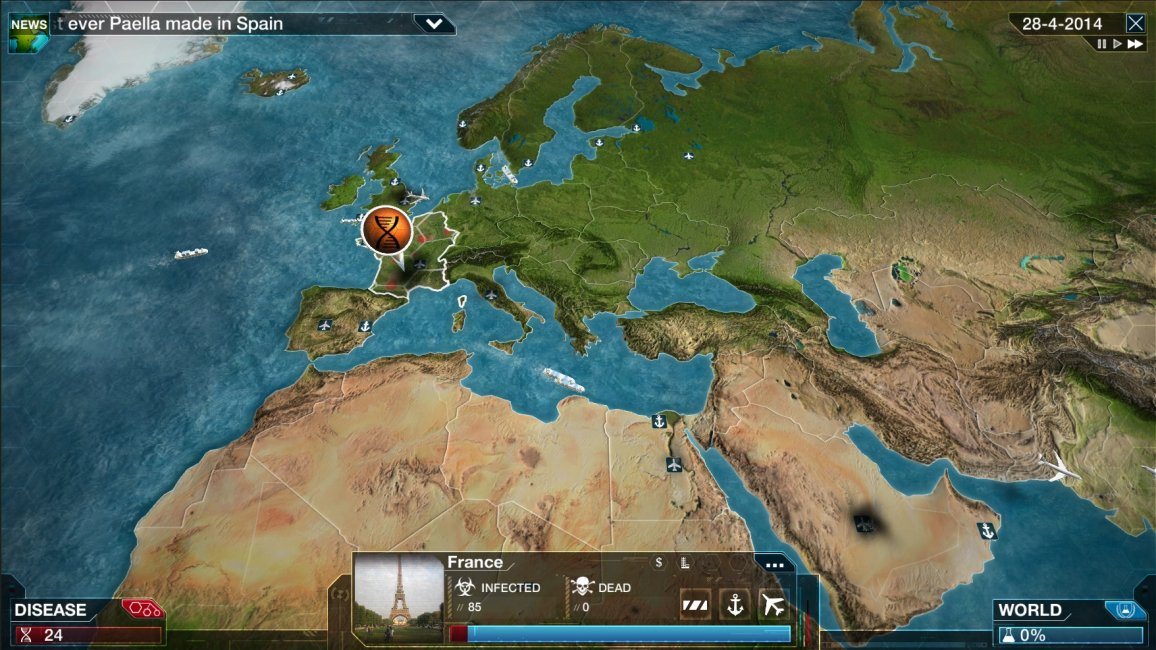Click the dollar sign wealth icon
Image resolution: width=1156 pixels, height=650 pixels.
click(658, 563)
